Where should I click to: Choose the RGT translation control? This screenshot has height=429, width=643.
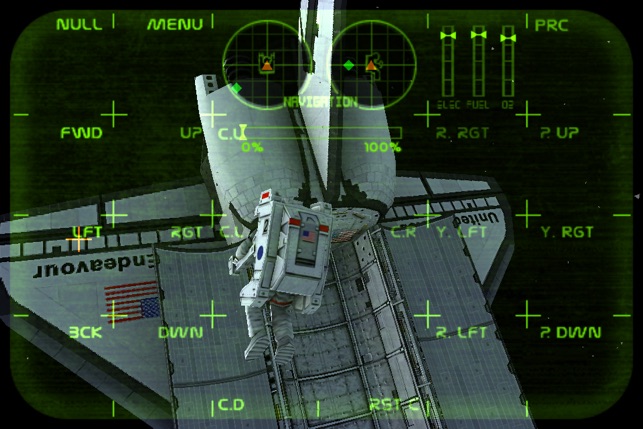[x=187, y=232]
